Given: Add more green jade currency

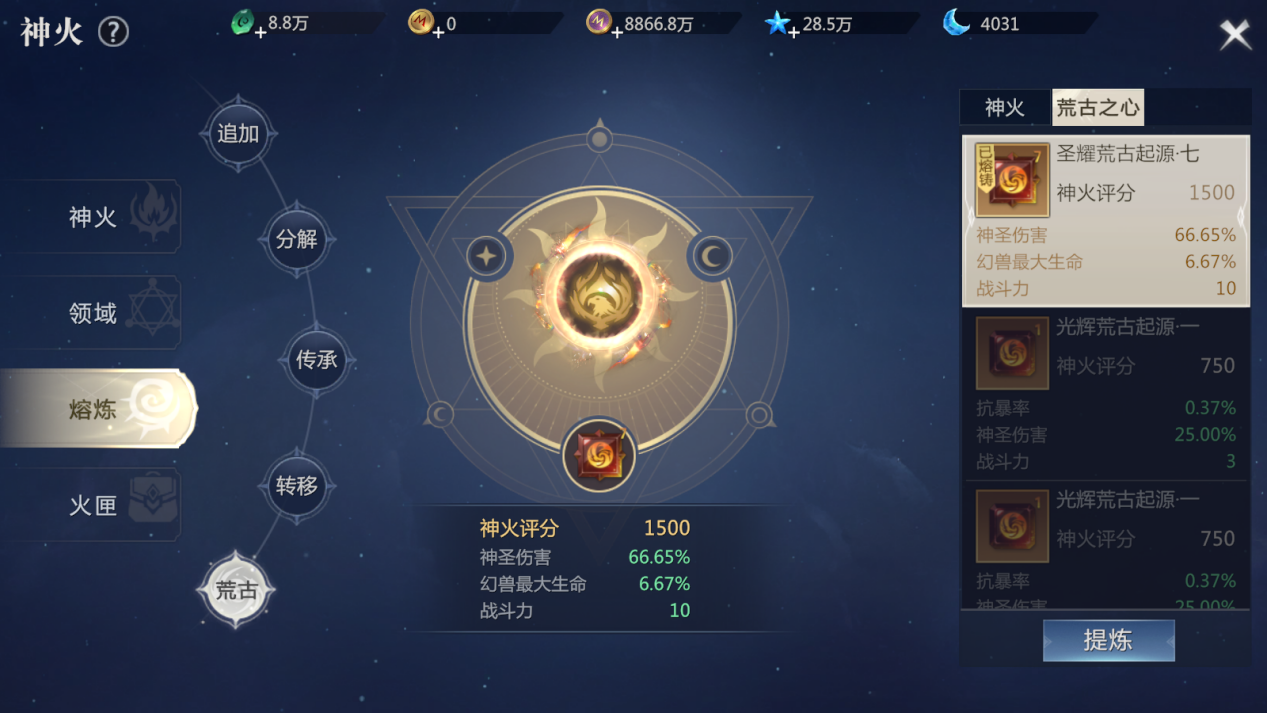Looking at the screenshot, I should coord(260,32).
